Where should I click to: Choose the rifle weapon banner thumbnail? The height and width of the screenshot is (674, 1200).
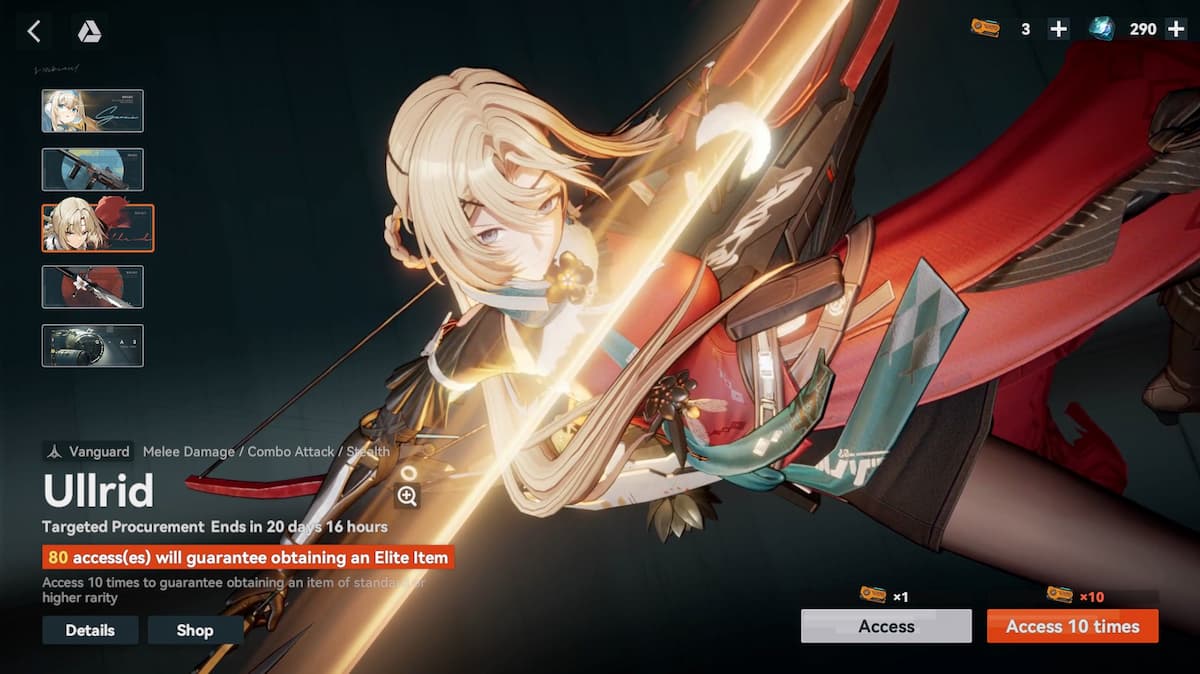click(x=92, y=170)
